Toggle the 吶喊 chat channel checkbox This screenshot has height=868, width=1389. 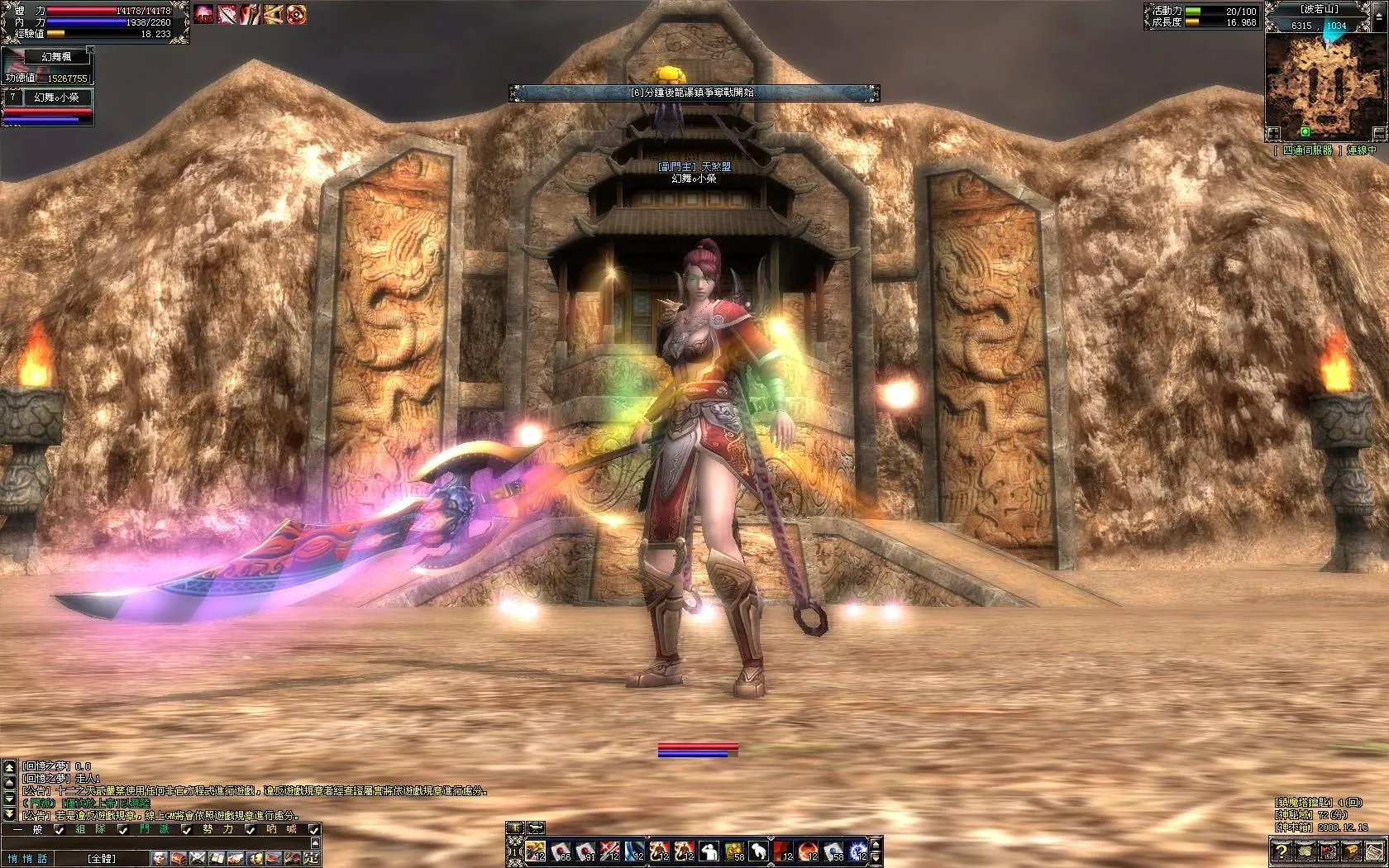313,829
